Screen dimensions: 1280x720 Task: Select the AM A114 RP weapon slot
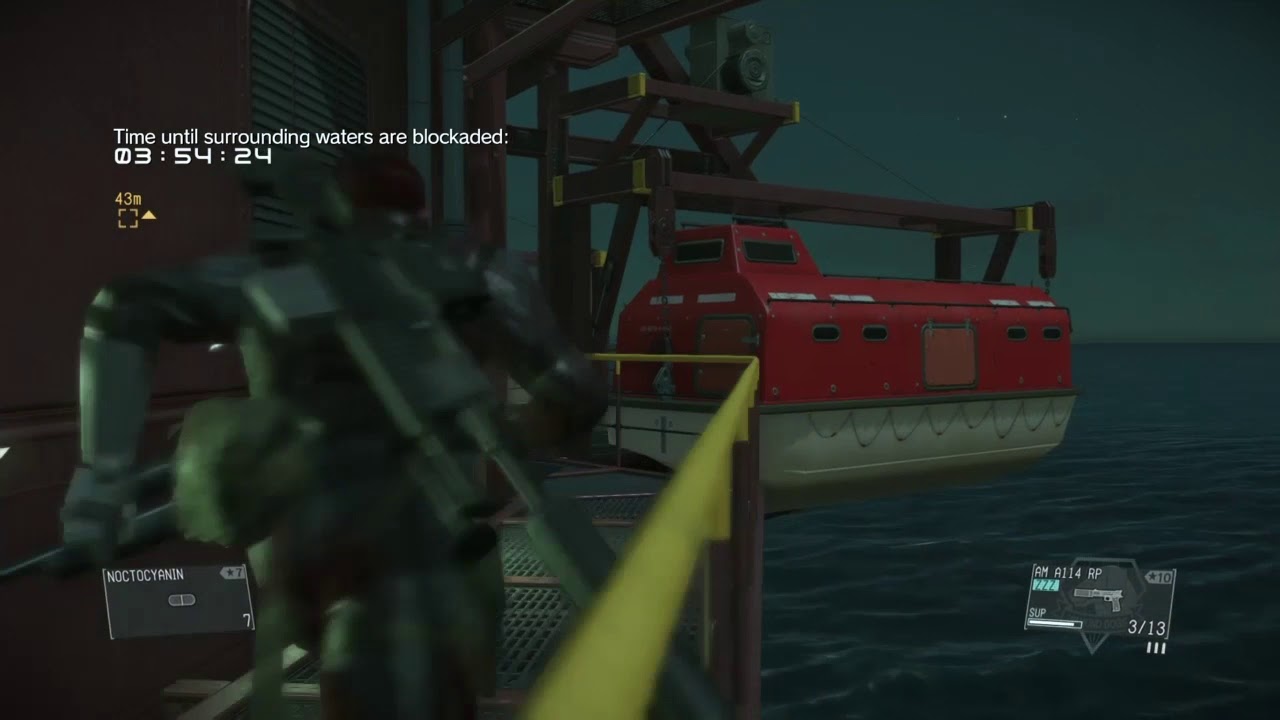1099,598
